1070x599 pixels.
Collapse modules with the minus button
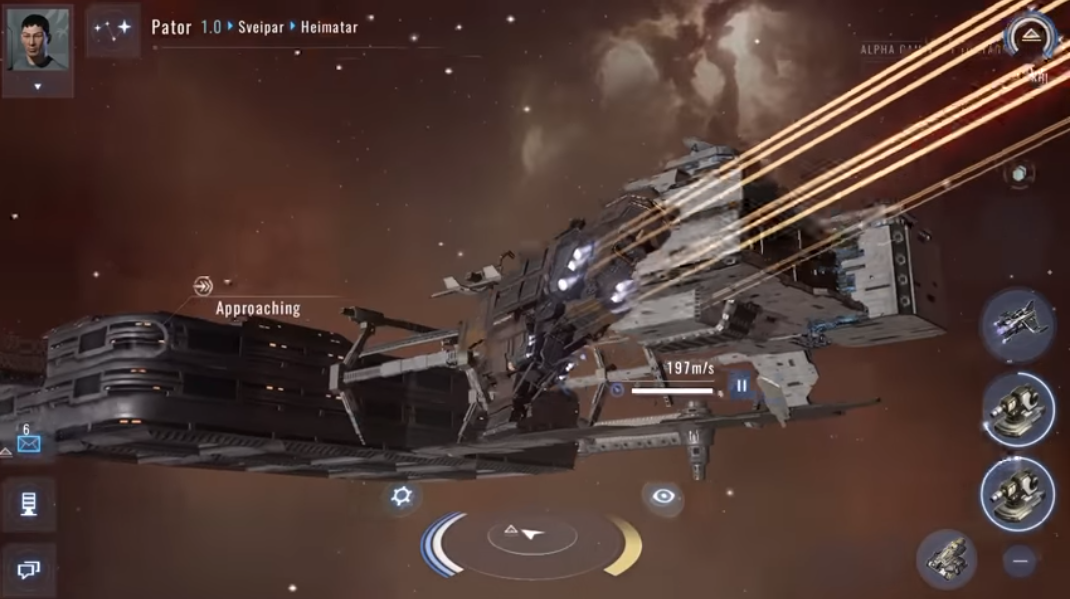point(1020,561)
